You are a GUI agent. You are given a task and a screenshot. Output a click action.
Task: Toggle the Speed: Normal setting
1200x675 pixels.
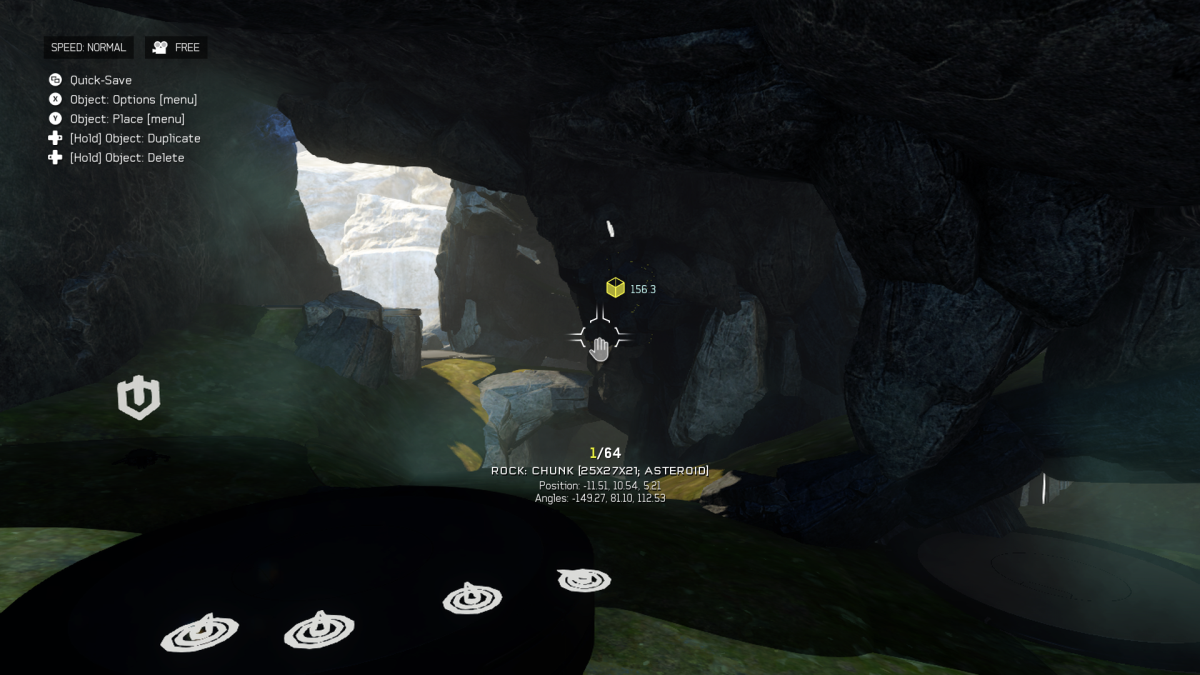tap(88, 48)
